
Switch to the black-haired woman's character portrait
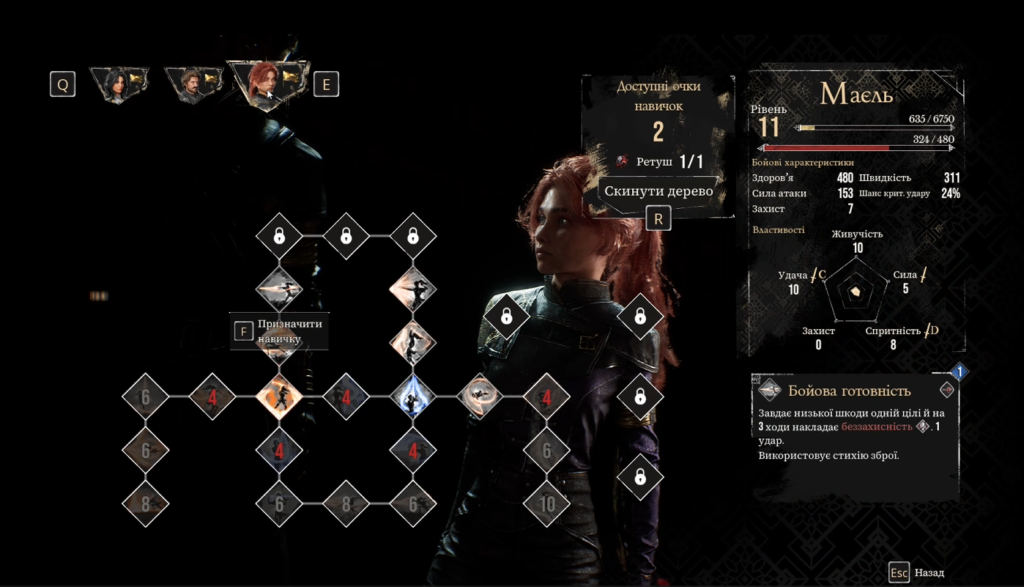pos(118,85)
